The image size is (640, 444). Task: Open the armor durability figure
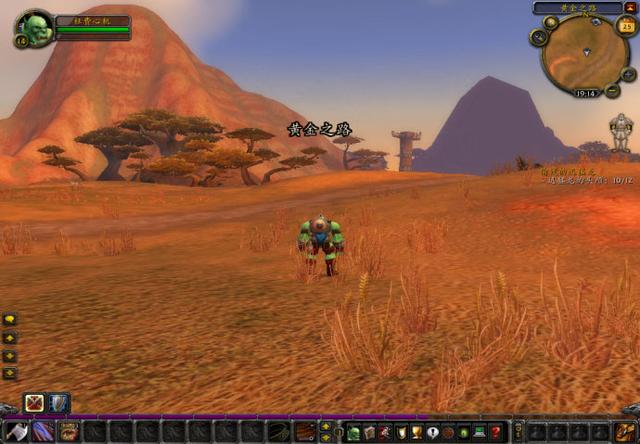click(x=621, y=132)
